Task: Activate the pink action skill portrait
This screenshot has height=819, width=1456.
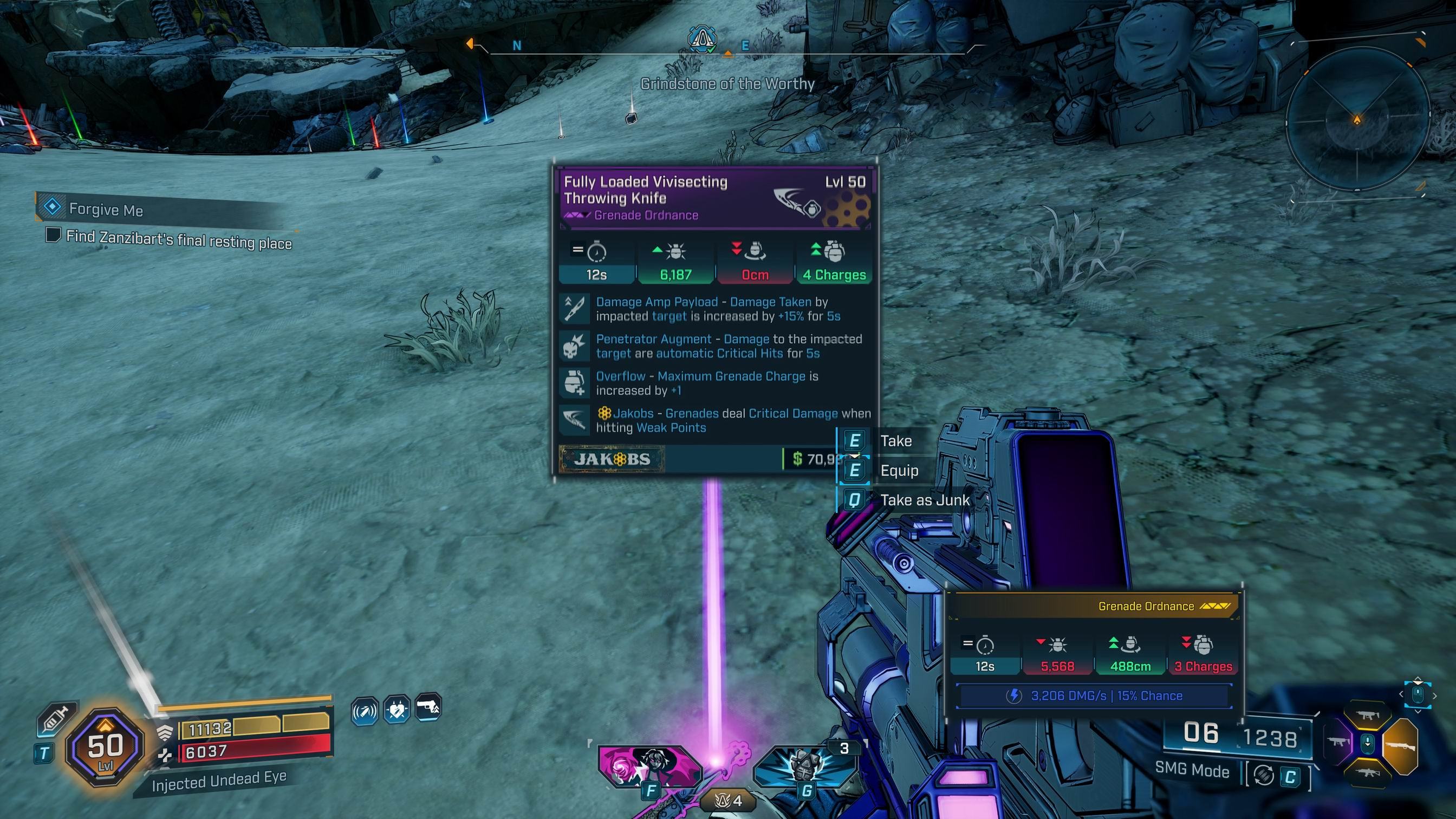Action: [x=650, y=766]
